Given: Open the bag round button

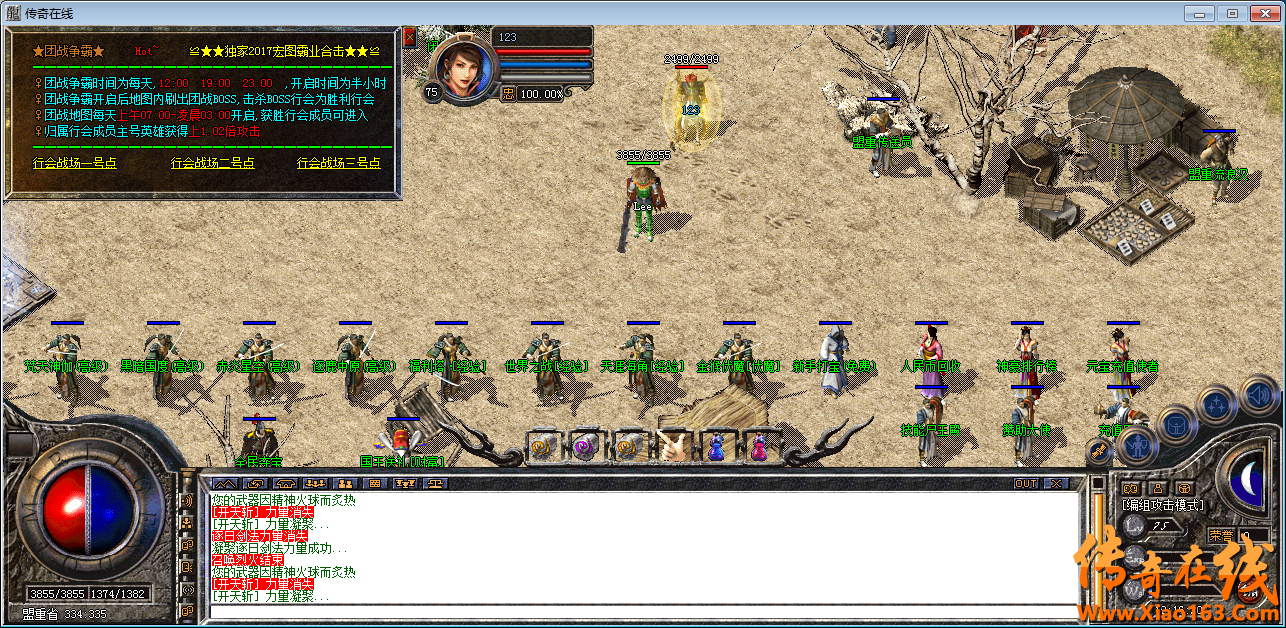Looking at the screenshot, I should pyautogui.click(x=1177, y=424).
